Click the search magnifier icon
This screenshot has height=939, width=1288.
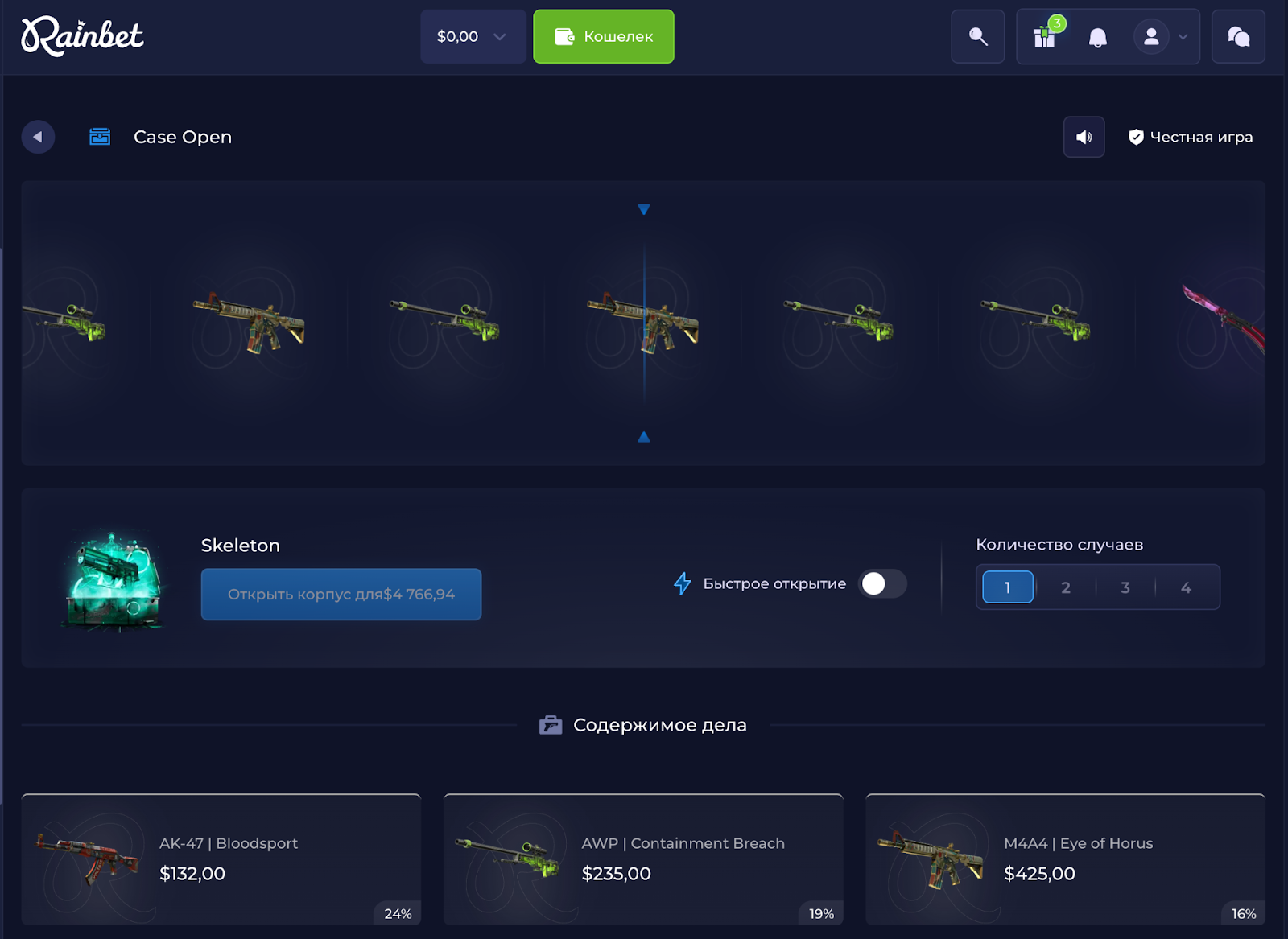point(977,36)
